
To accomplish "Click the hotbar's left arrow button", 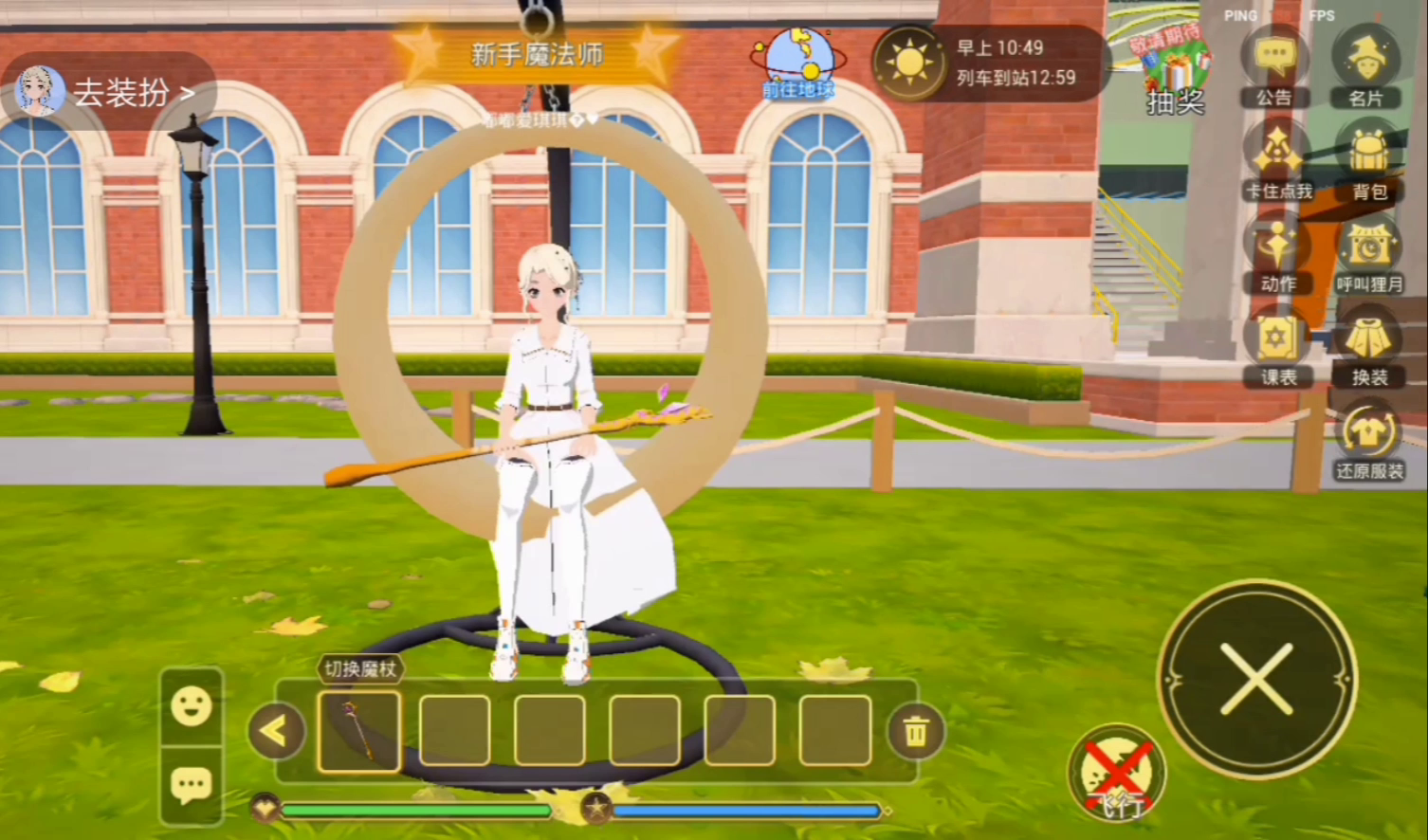I will click(274, 731).
